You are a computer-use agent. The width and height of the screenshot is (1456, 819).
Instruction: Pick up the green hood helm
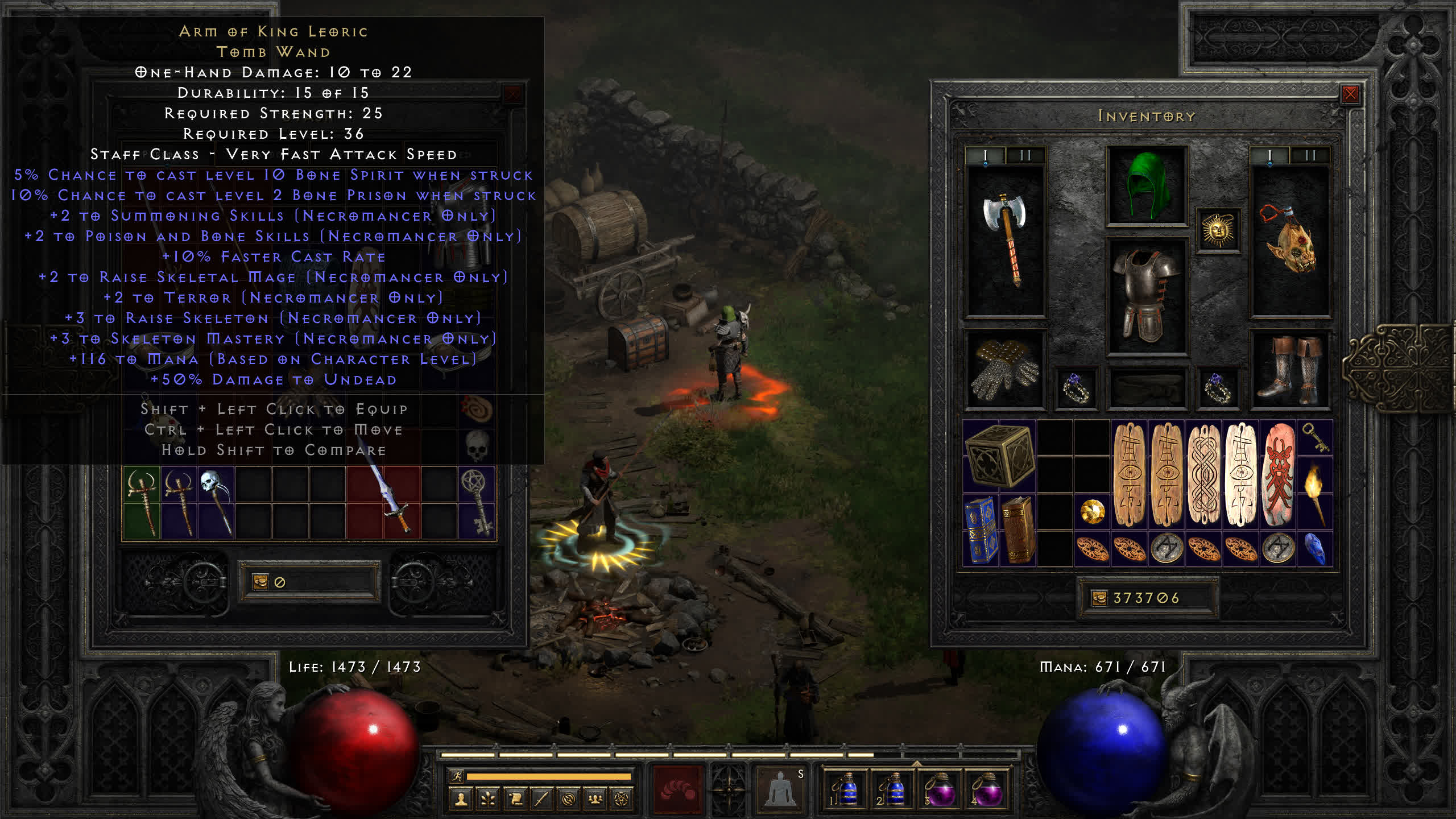click(x=1147, y=185)
